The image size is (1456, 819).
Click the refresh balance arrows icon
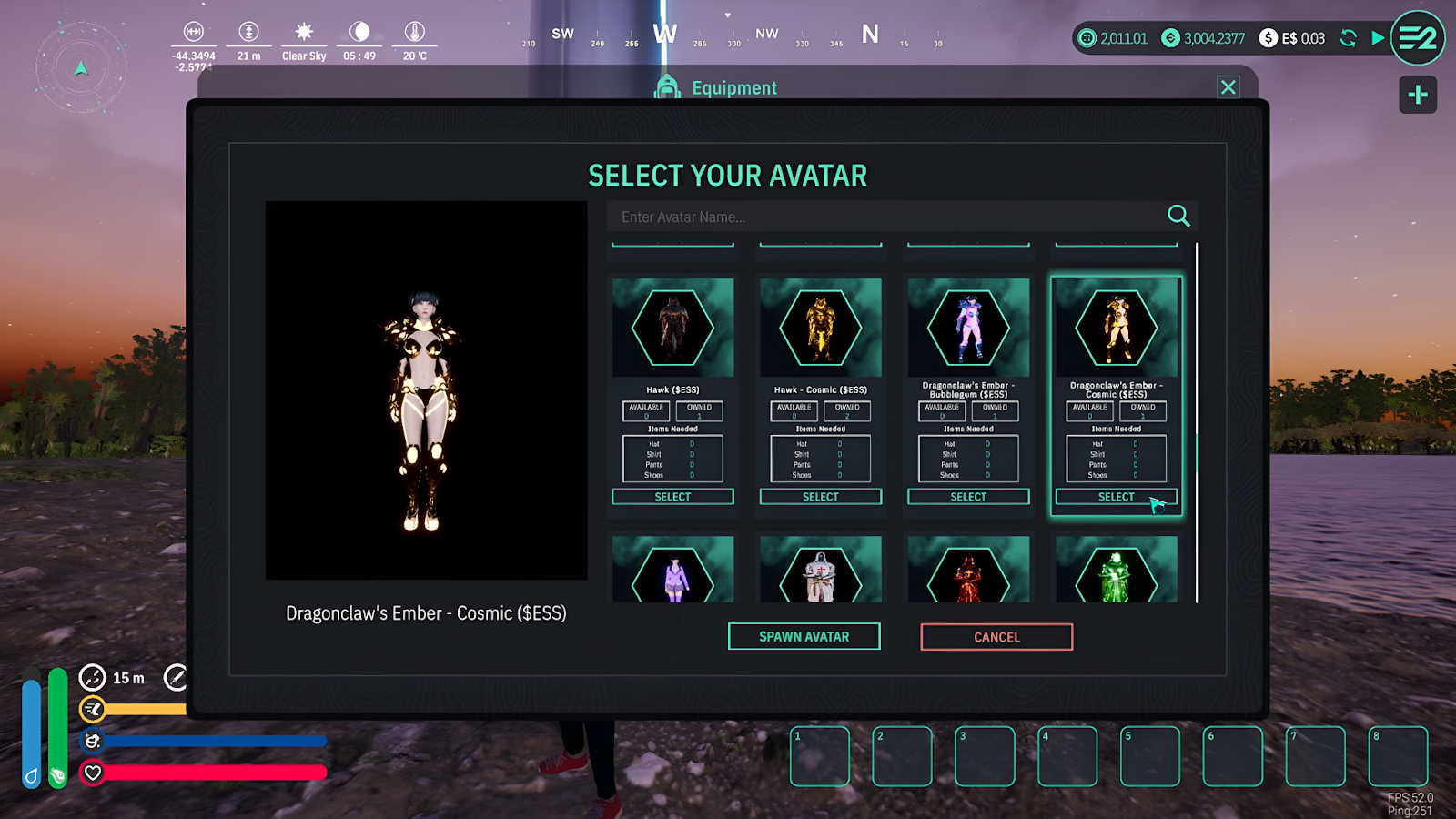tap(1348, 38)
